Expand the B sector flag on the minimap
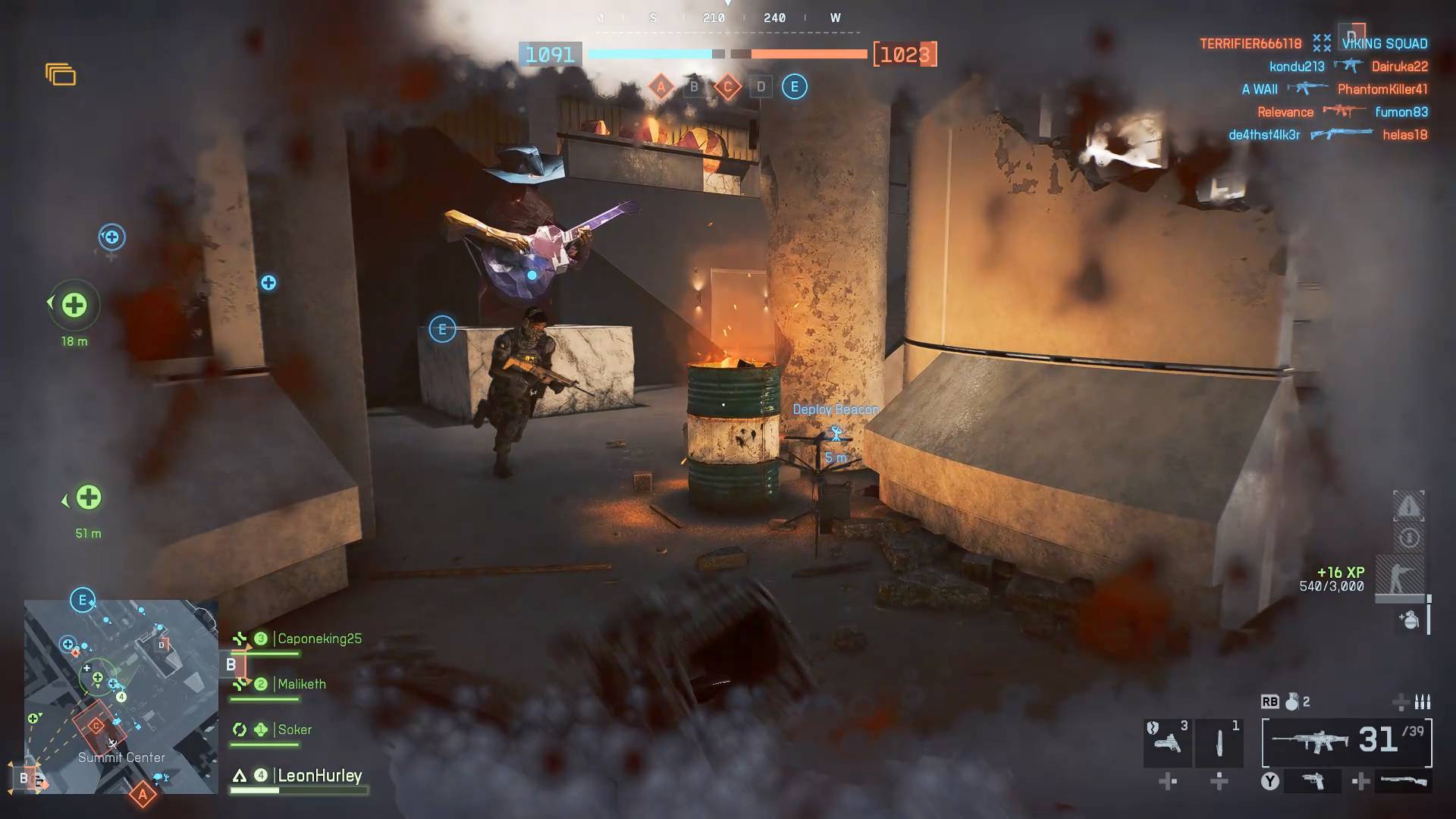The width and height of the screenshot is (1456, 819). 28,777
